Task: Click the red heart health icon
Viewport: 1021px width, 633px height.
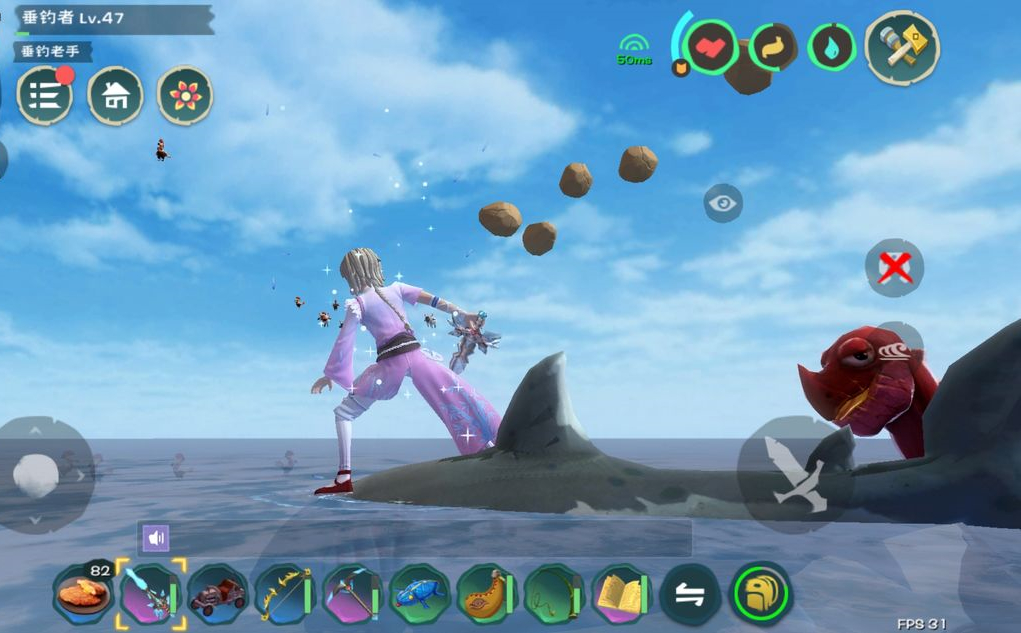Action: tap(712, 47)
